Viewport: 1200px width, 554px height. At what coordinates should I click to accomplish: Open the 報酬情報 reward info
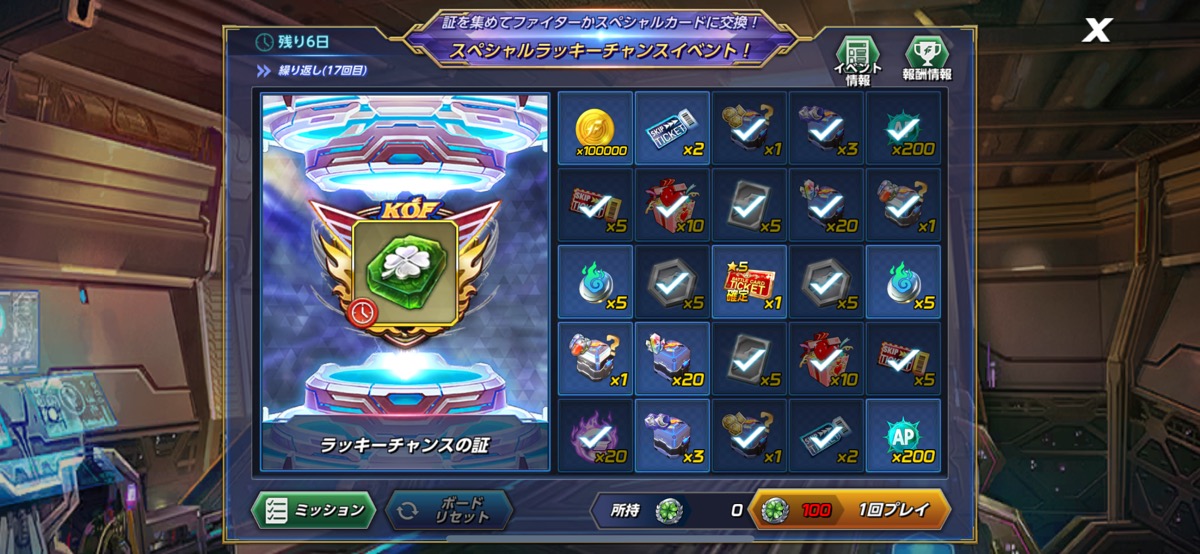pyautogui.click(x=927, y=59)
